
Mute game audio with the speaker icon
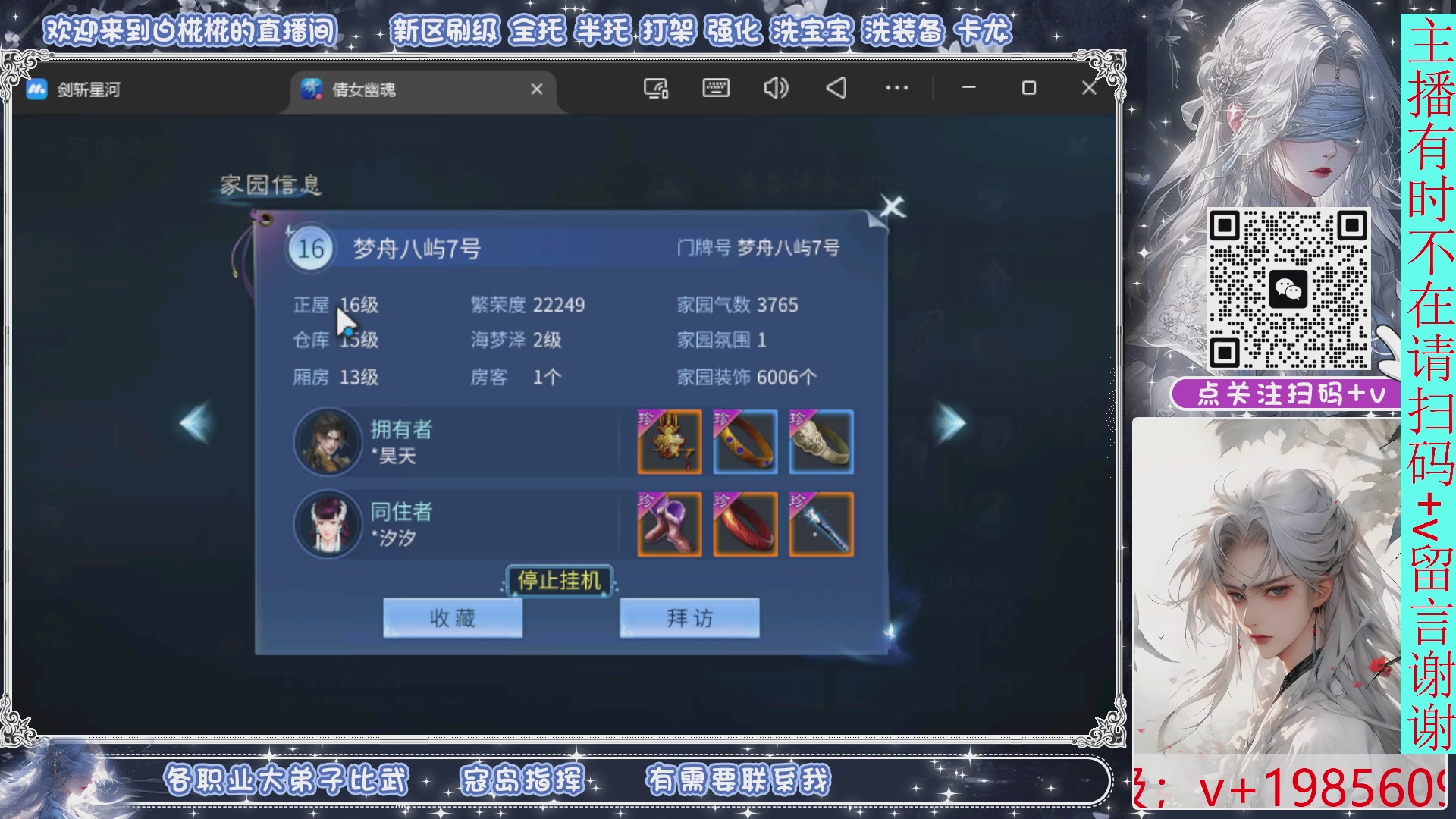[775, 89]
